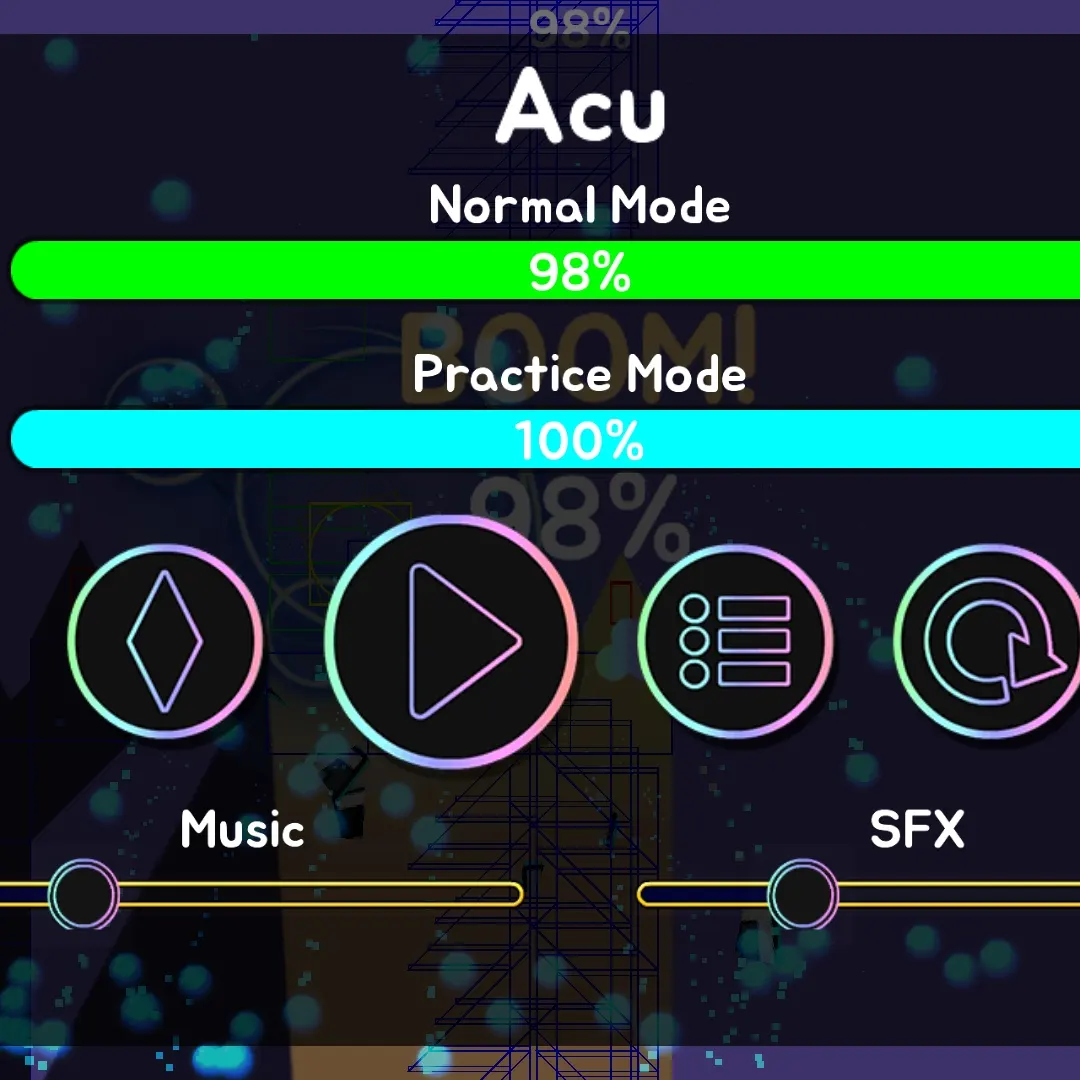The width and height of the screenshot is (1080, 1080).
Task: Click the Music volume slider knob
Action: click(x=84, y=894)
